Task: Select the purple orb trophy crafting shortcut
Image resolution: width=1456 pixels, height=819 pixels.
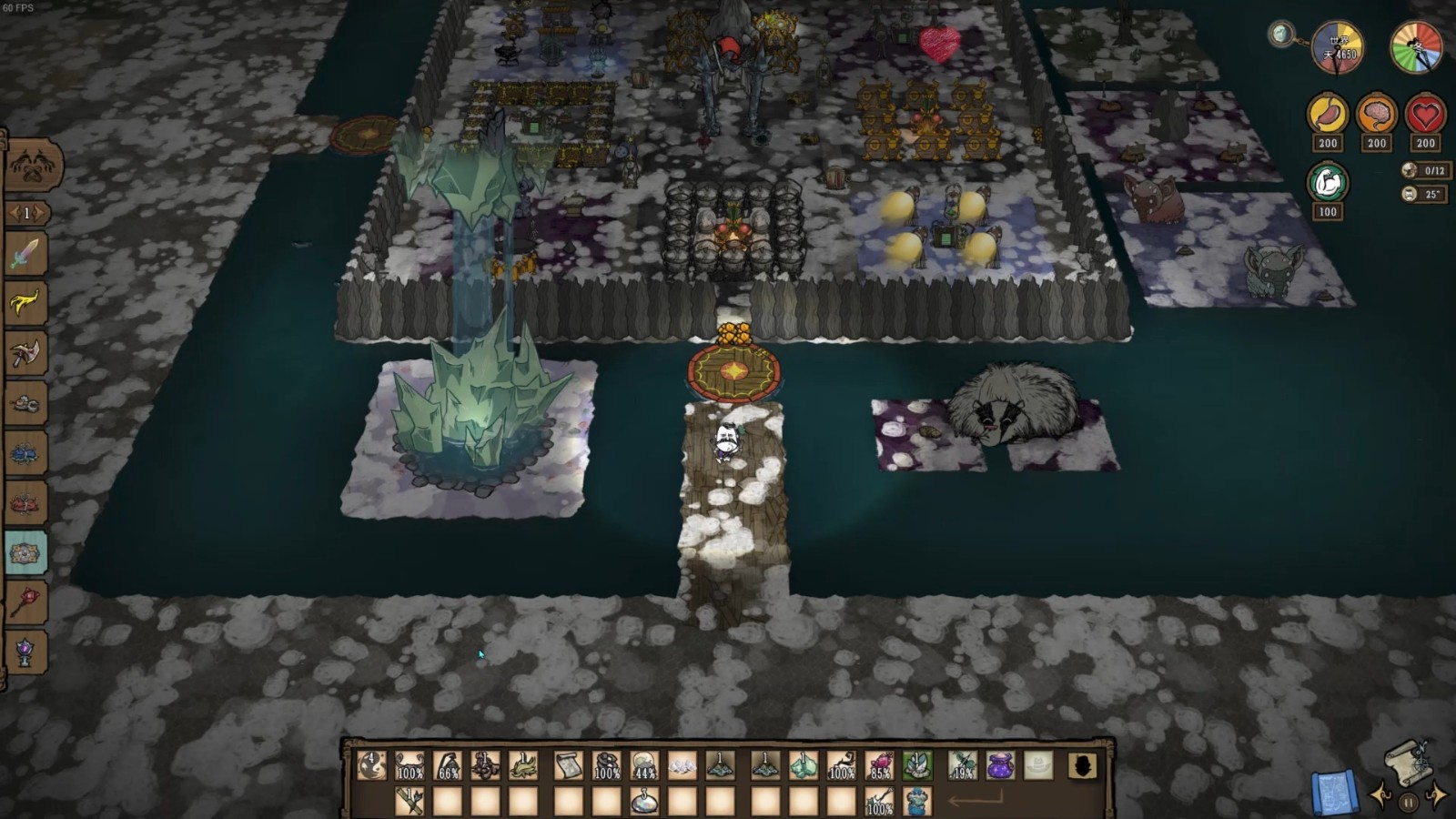Action: coord(25,652)
